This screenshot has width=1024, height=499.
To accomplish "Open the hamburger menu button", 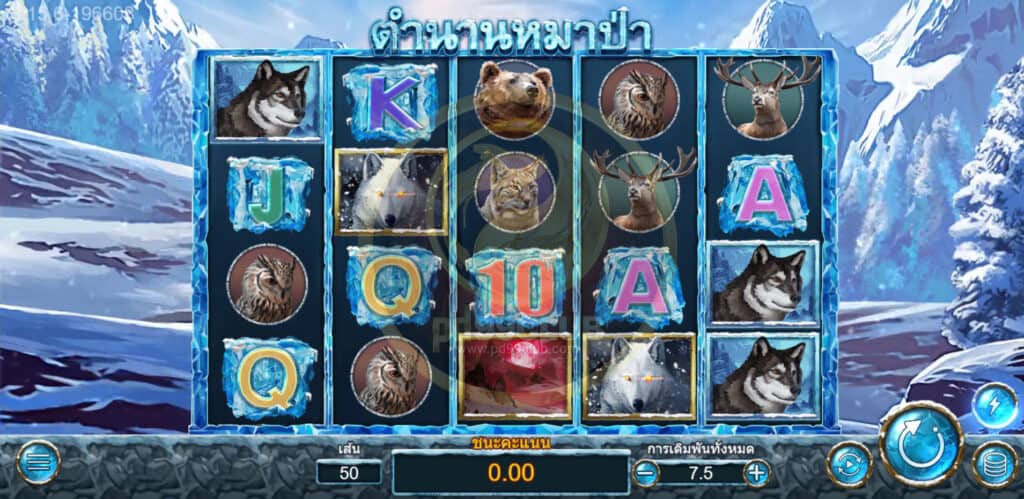I will coord(38,463).
